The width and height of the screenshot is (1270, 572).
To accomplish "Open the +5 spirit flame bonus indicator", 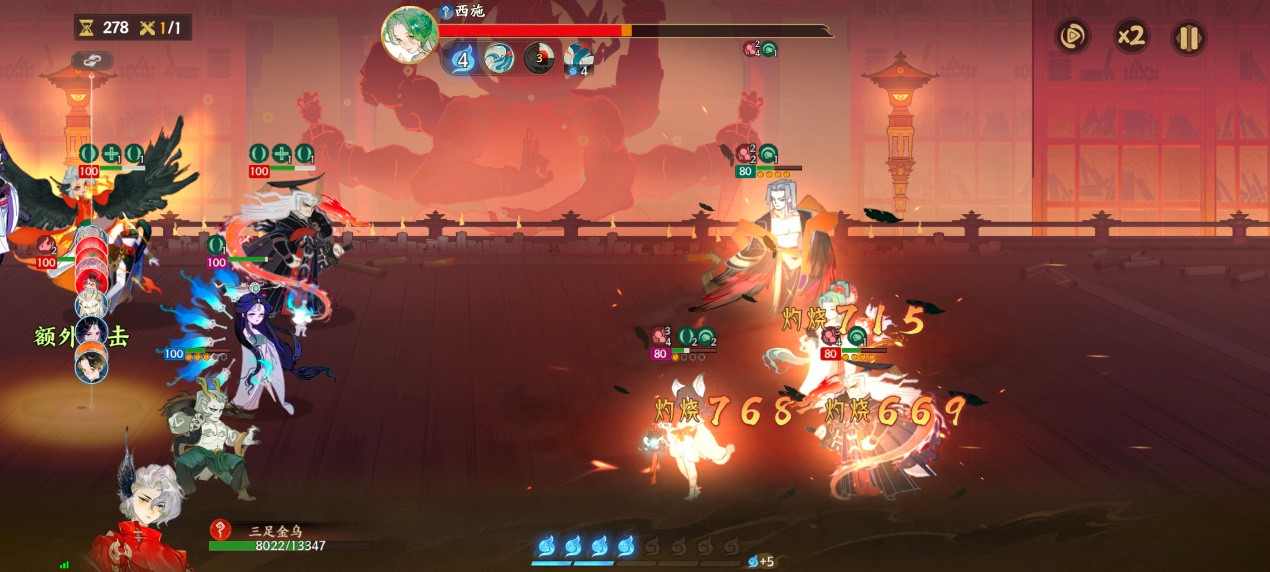I will click(x=762, y=561).
